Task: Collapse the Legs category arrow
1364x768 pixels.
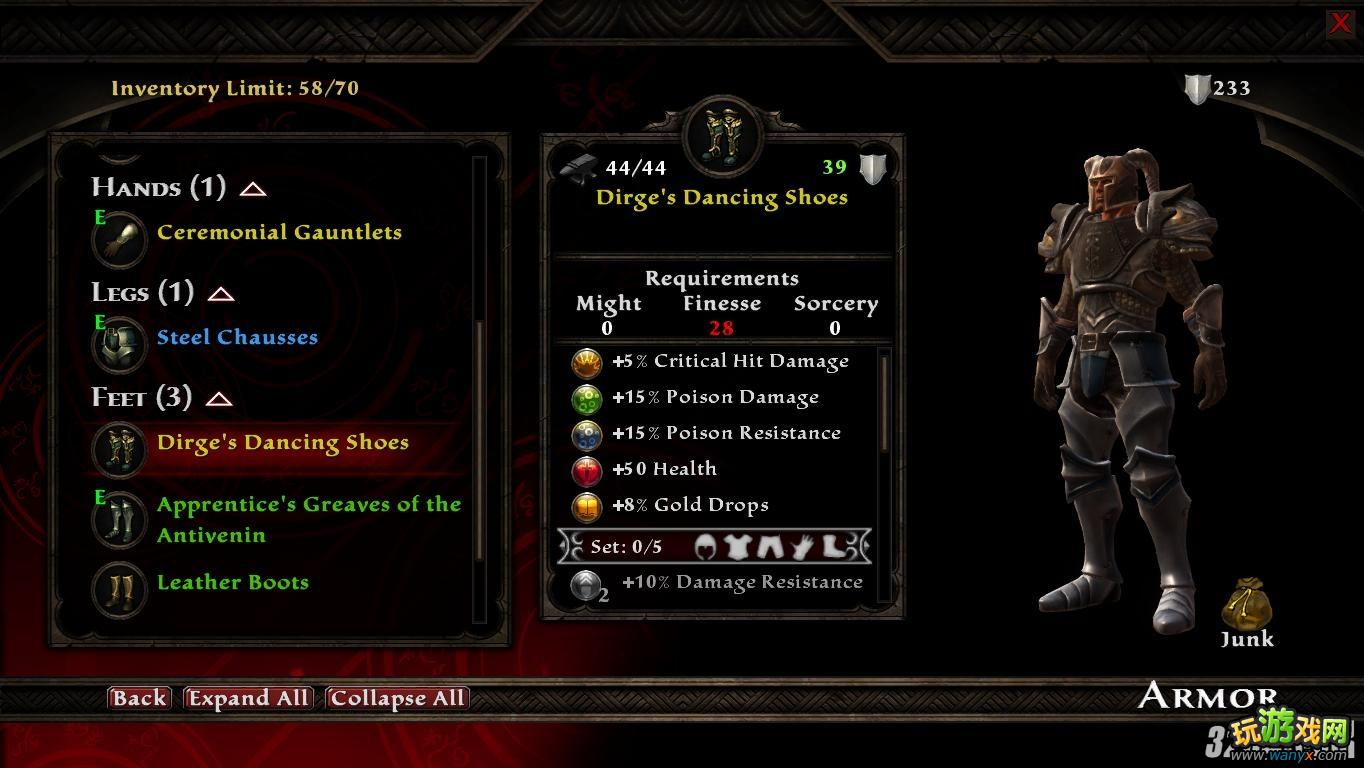Action: tap(221, 294)
